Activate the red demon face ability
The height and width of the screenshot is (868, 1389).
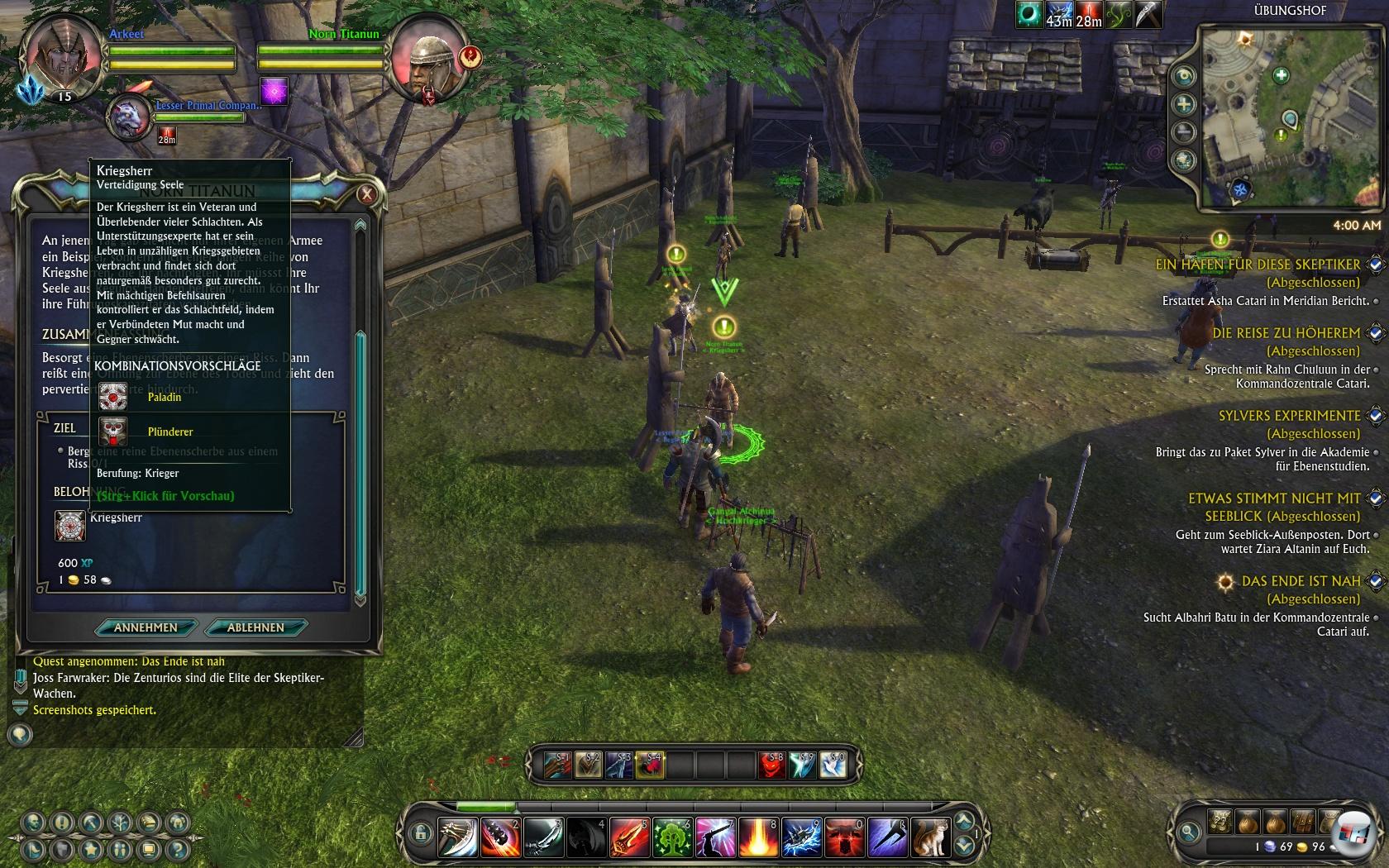(771, 765)
